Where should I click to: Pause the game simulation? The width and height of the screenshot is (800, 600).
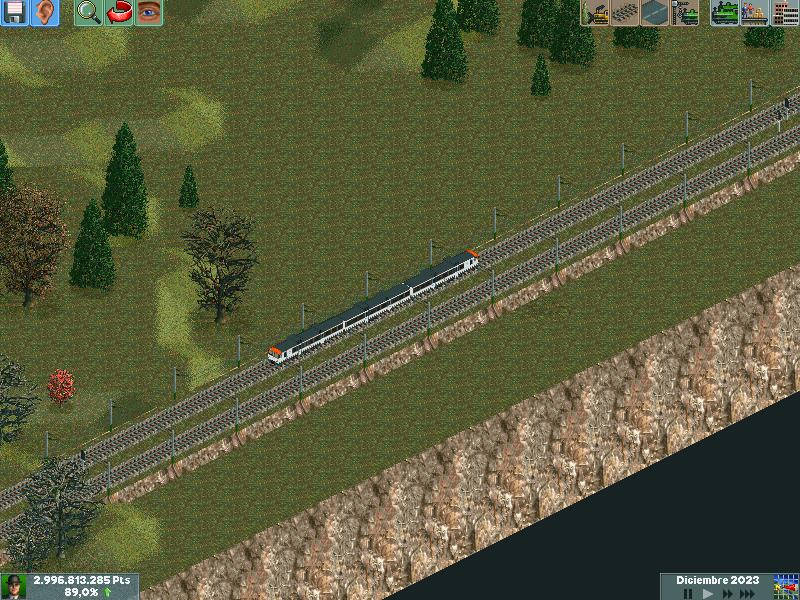[x=688, y=593]
